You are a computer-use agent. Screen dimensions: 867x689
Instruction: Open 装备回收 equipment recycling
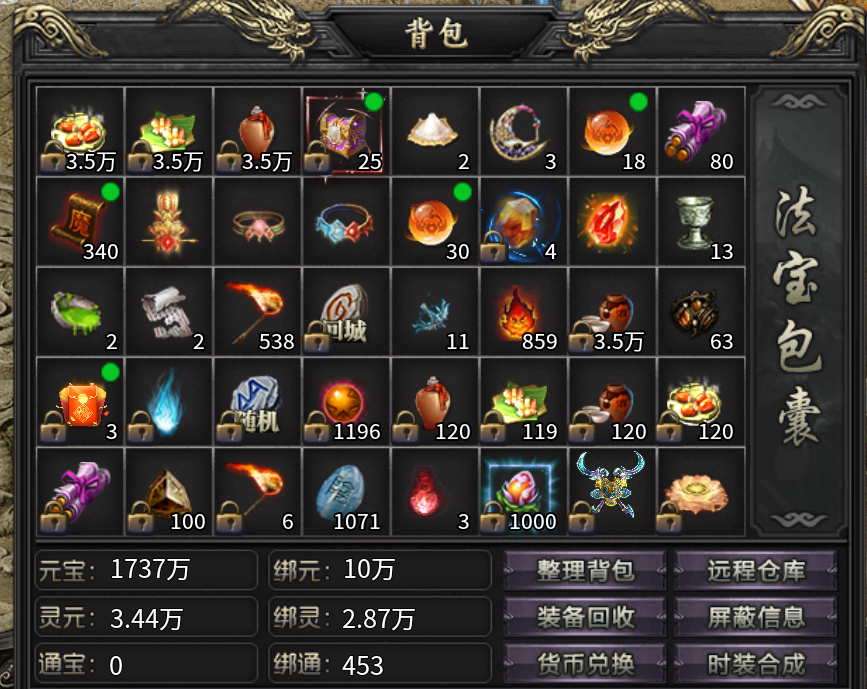click(x=585, y=617)
